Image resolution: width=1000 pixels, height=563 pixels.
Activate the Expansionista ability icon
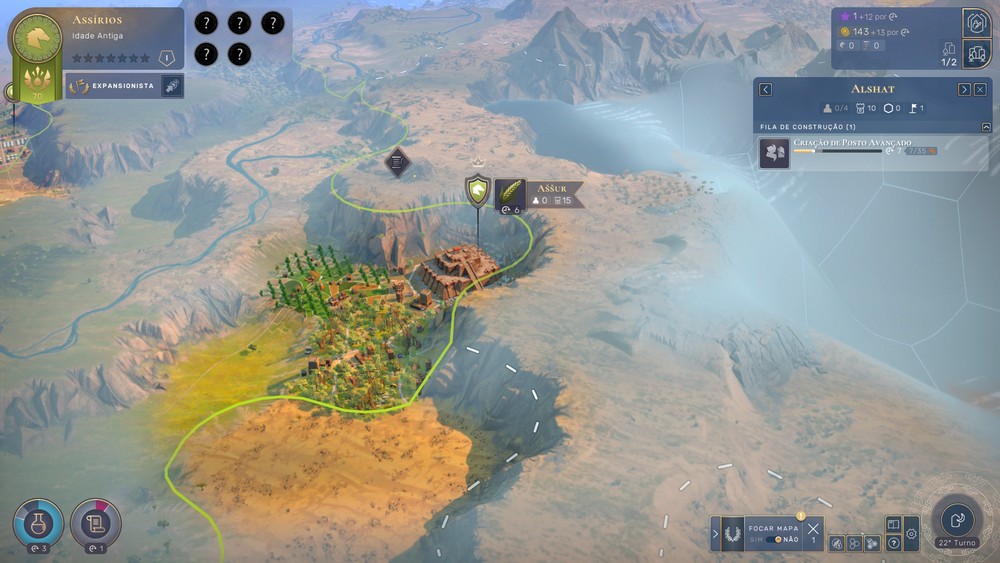tap(172, 86)
